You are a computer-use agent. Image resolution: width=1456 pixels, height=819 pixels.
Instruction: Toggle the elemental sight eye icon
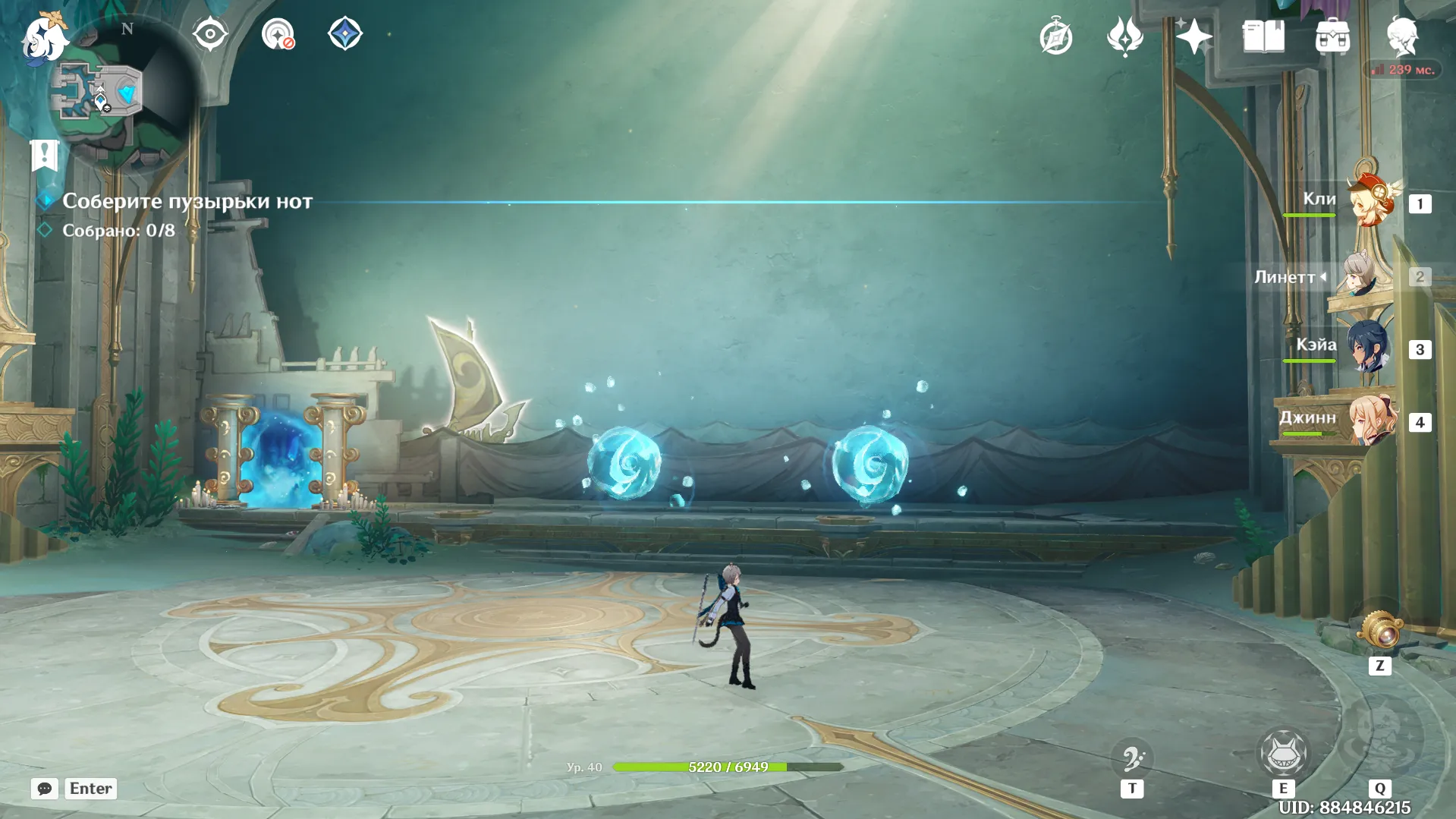pyautogui.click(x=209, y=34)
